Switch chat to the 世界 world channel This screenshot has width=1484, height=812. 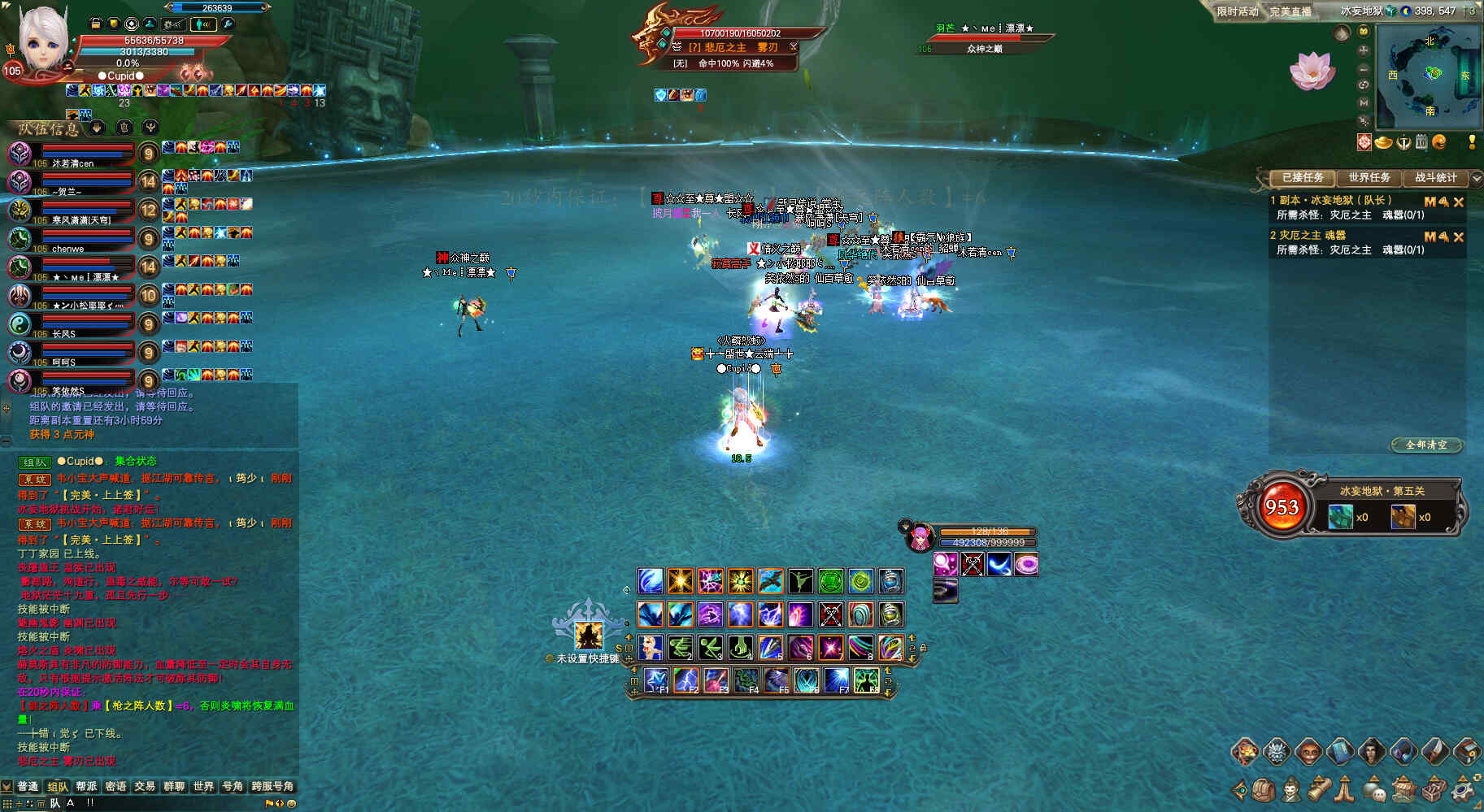click(203, 786)
